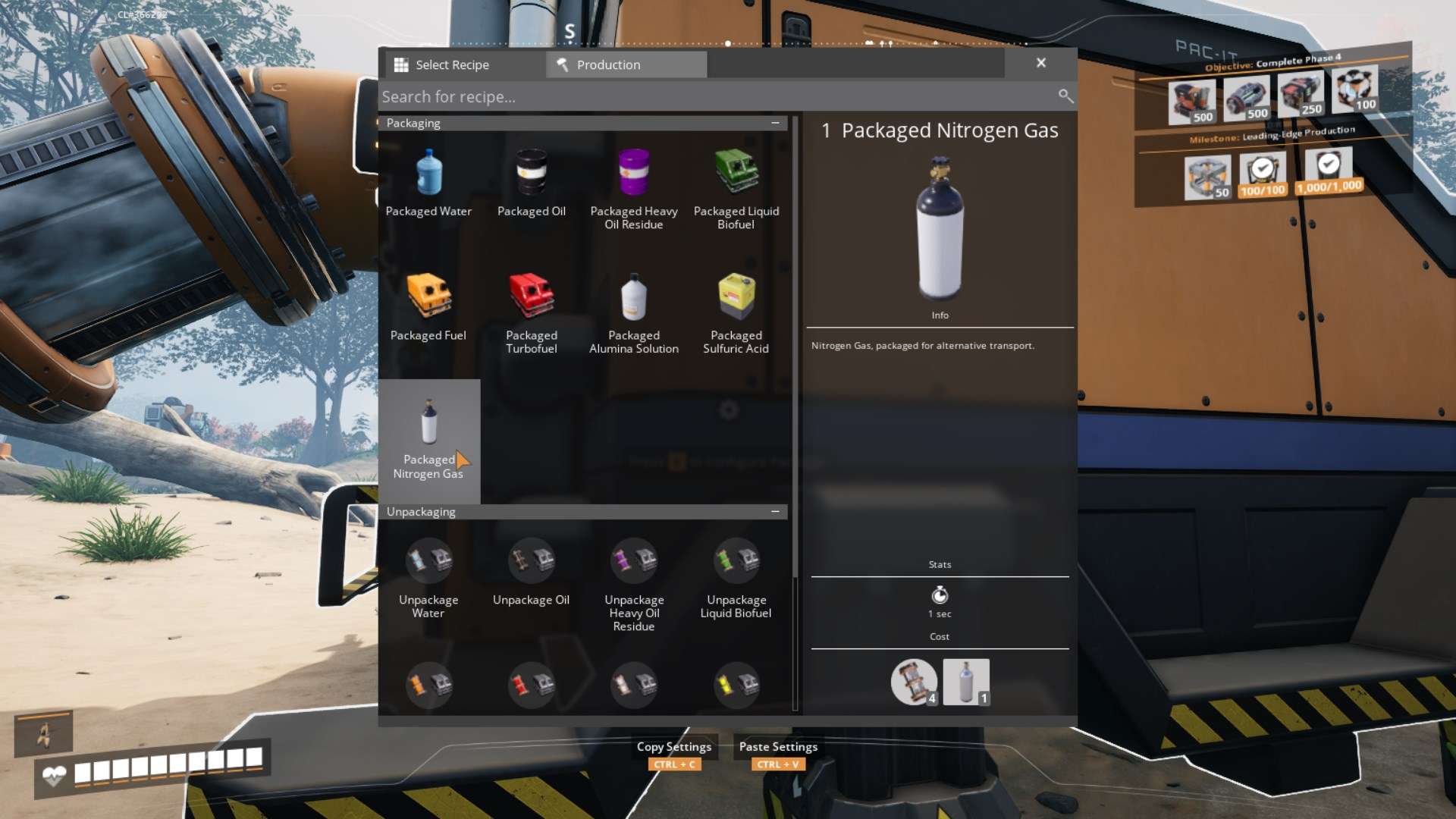
Task: Choose the Packaged Turbofuel recipe
Action: 531,311
